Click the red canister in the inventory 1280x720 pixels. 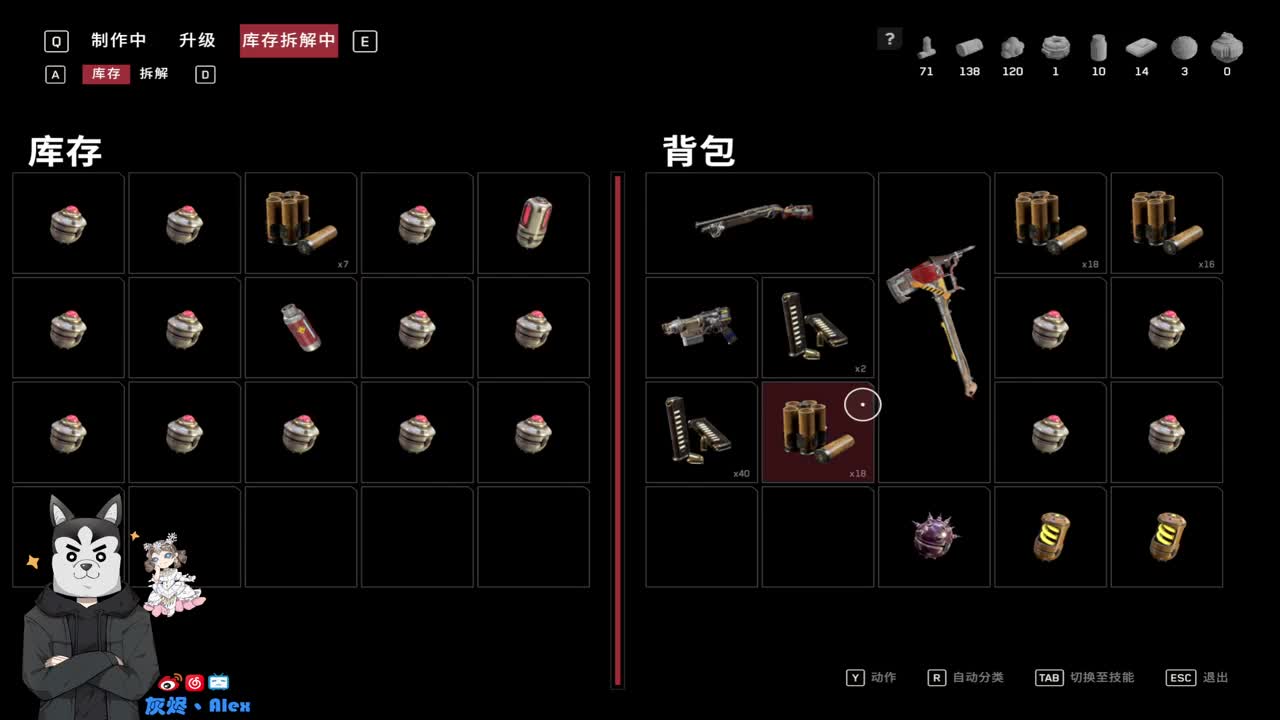(300, 327)
